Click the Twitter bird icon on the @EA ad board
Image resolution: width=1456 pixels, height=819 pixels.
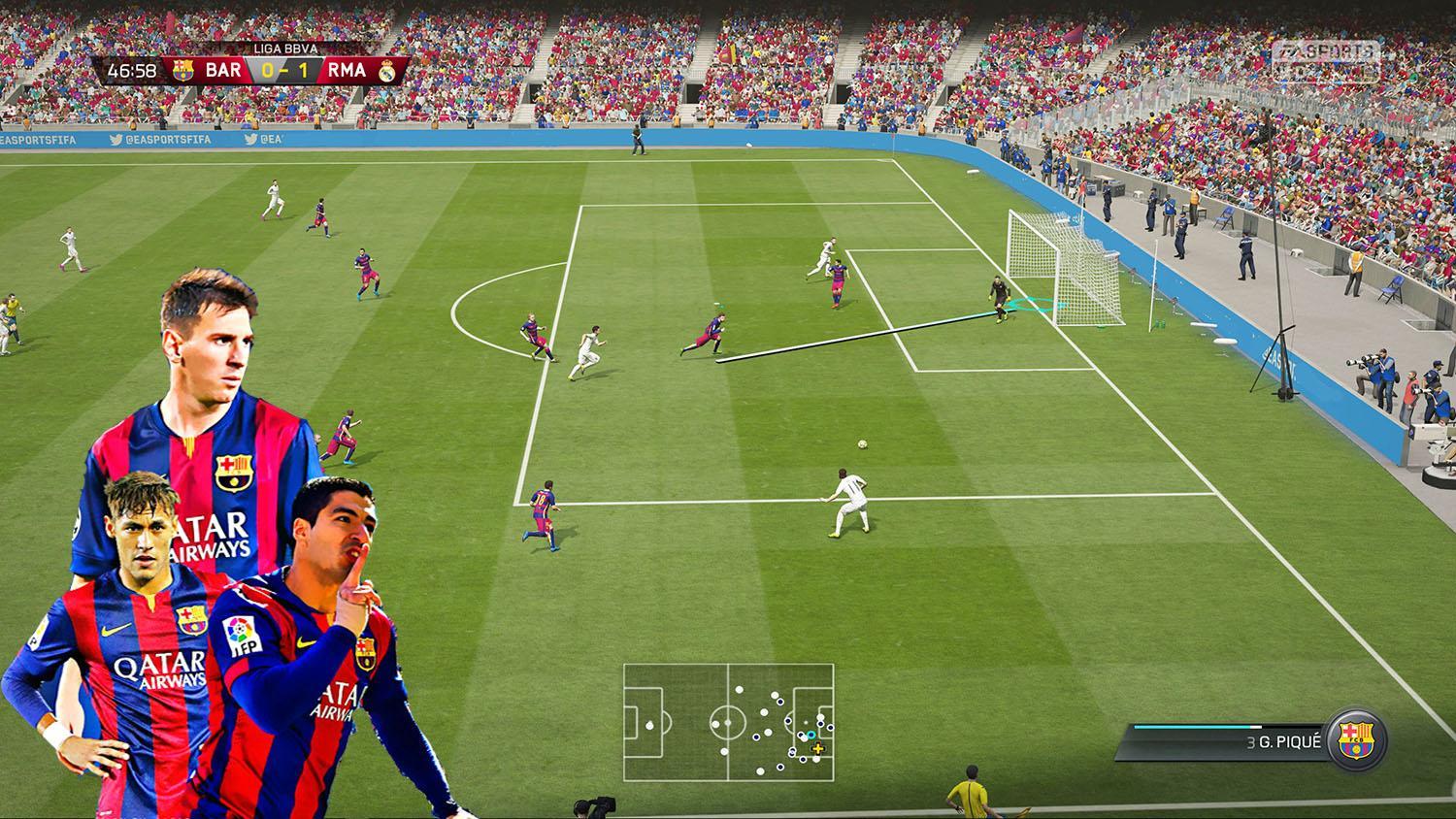249,138
